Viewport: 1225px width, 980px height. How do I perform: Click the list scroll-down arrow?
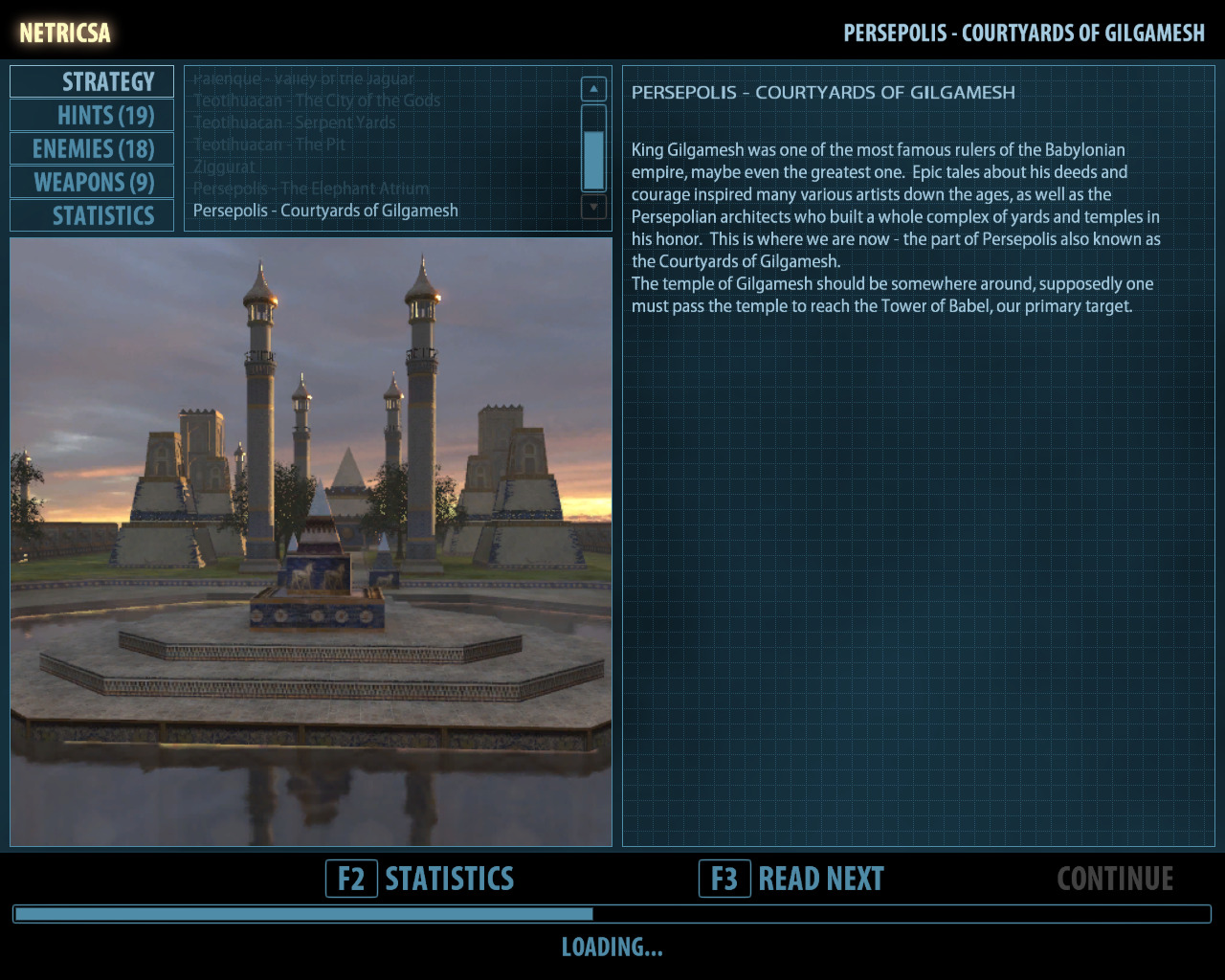(593, 206)
